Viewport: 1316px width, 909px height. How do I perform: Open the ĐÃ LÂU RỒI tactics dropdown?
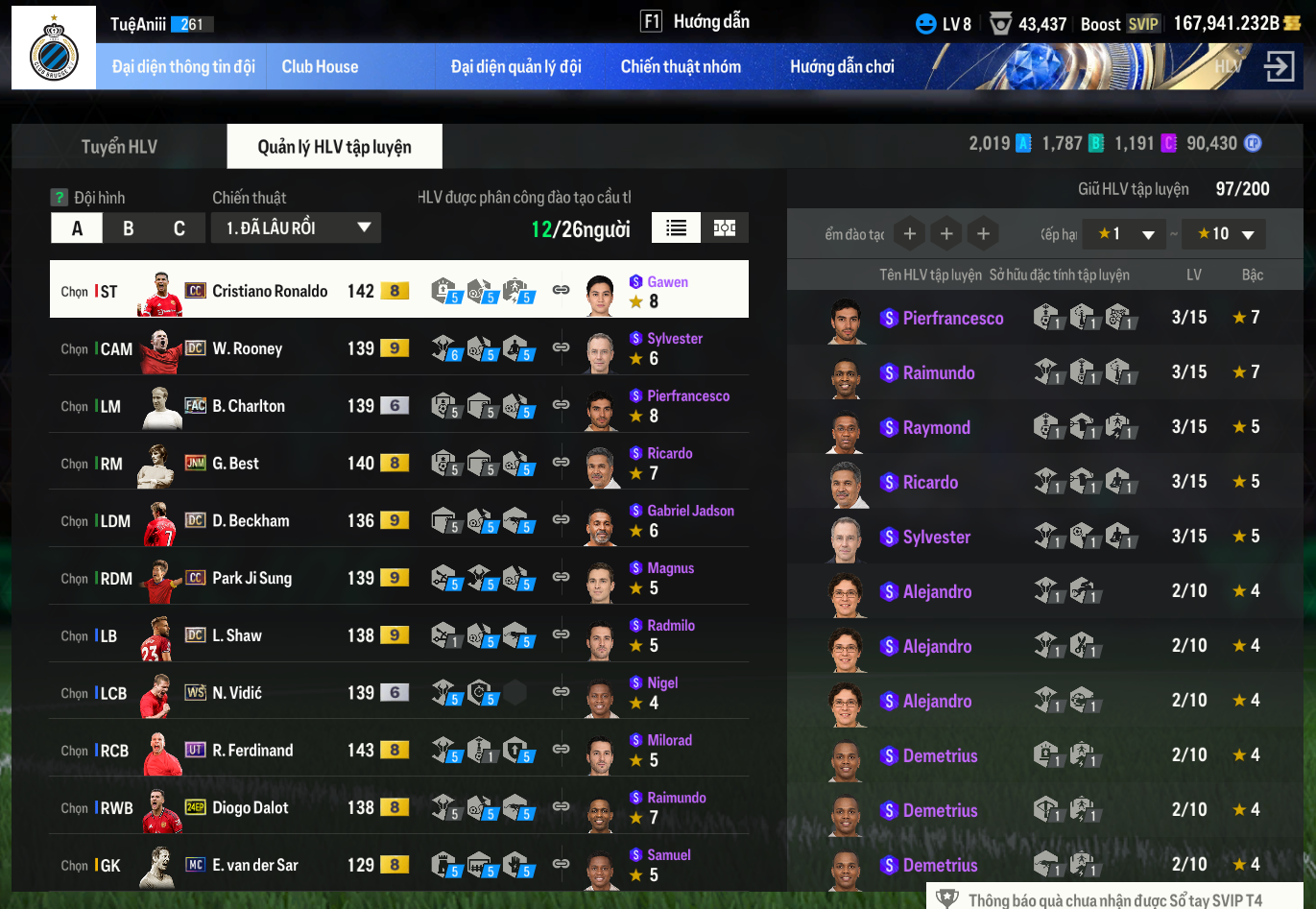pyautogui.click(x=297, y=228)
